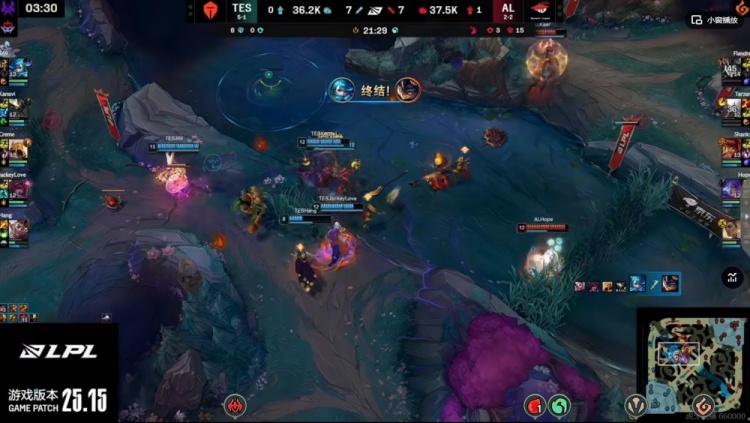This screenshot has width=750, height=423.
Task: Click the TES team logo
Action: 209,10
